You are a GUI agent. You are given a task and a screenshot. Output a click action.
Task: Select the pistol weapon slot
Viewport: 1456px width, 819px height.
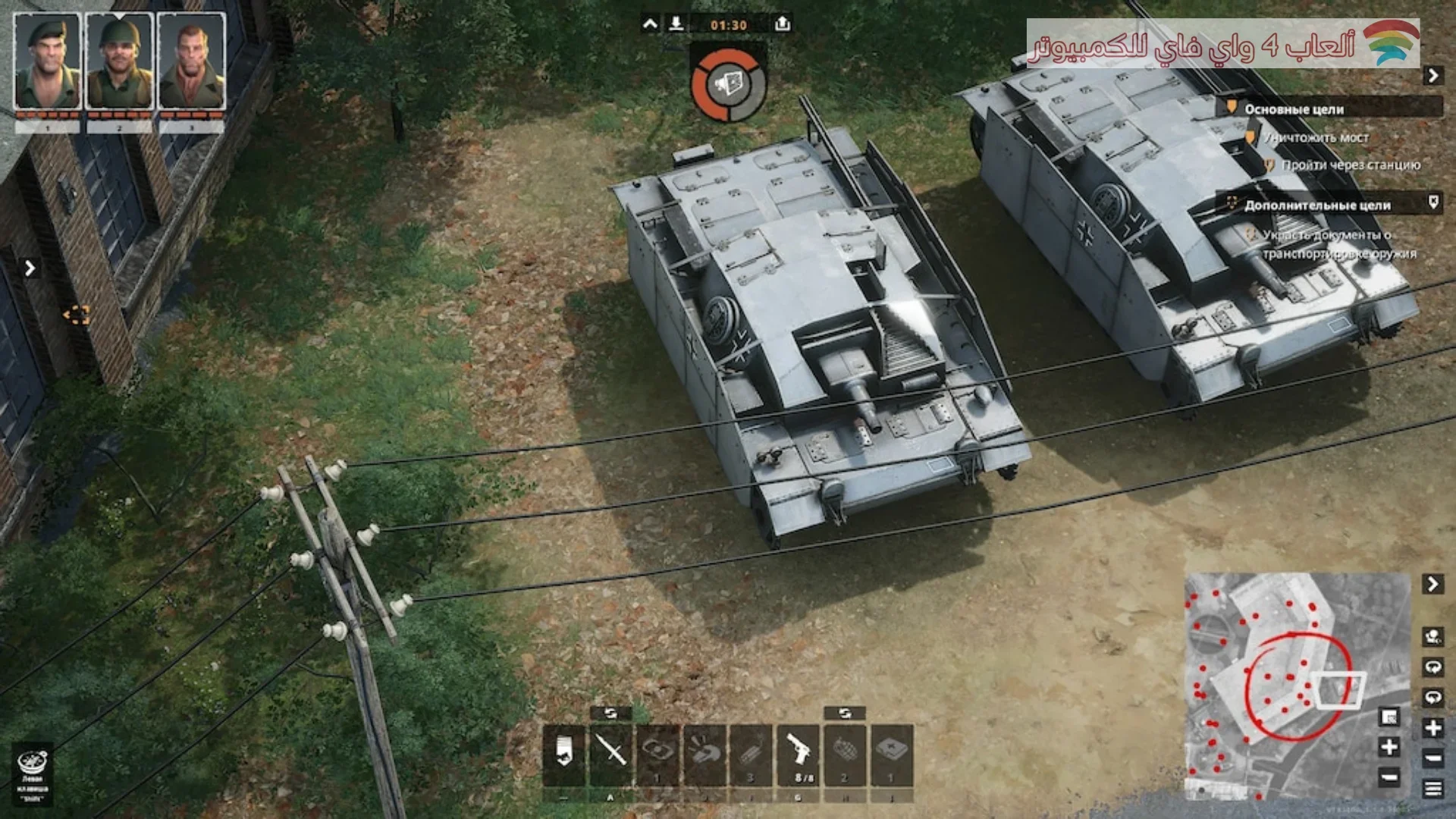(799, 753)
